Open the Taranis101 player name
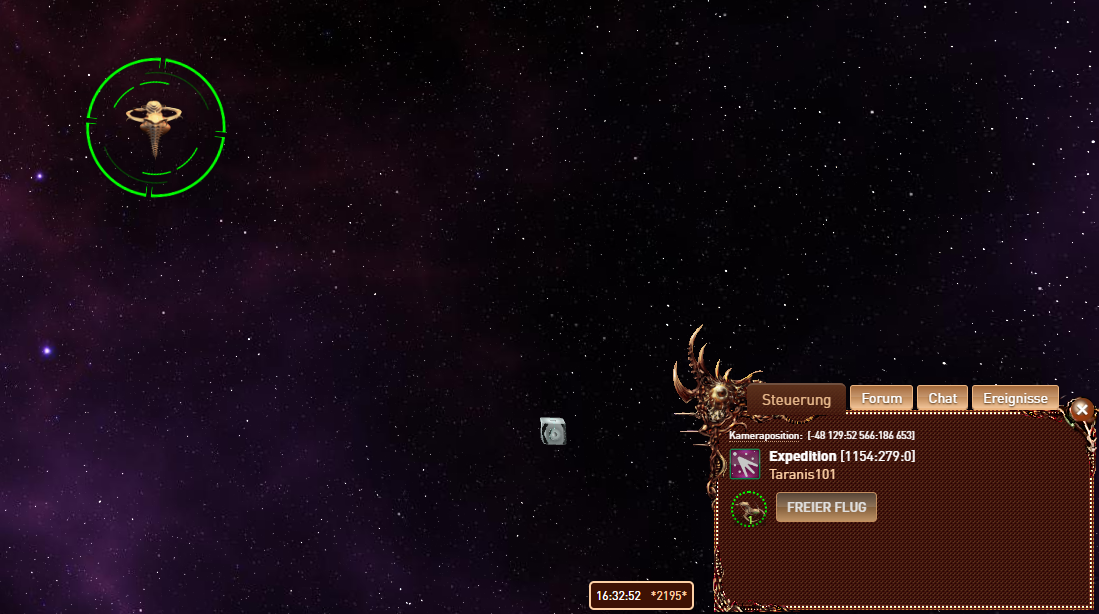1099x614 pixels. click(802, 474)
